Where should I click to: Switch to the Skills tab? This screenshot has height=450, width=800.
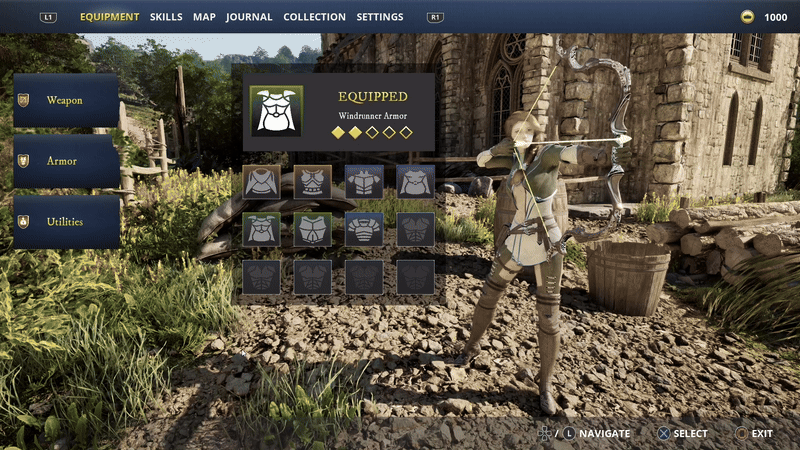pyautogui.click(x=166, y=17)
